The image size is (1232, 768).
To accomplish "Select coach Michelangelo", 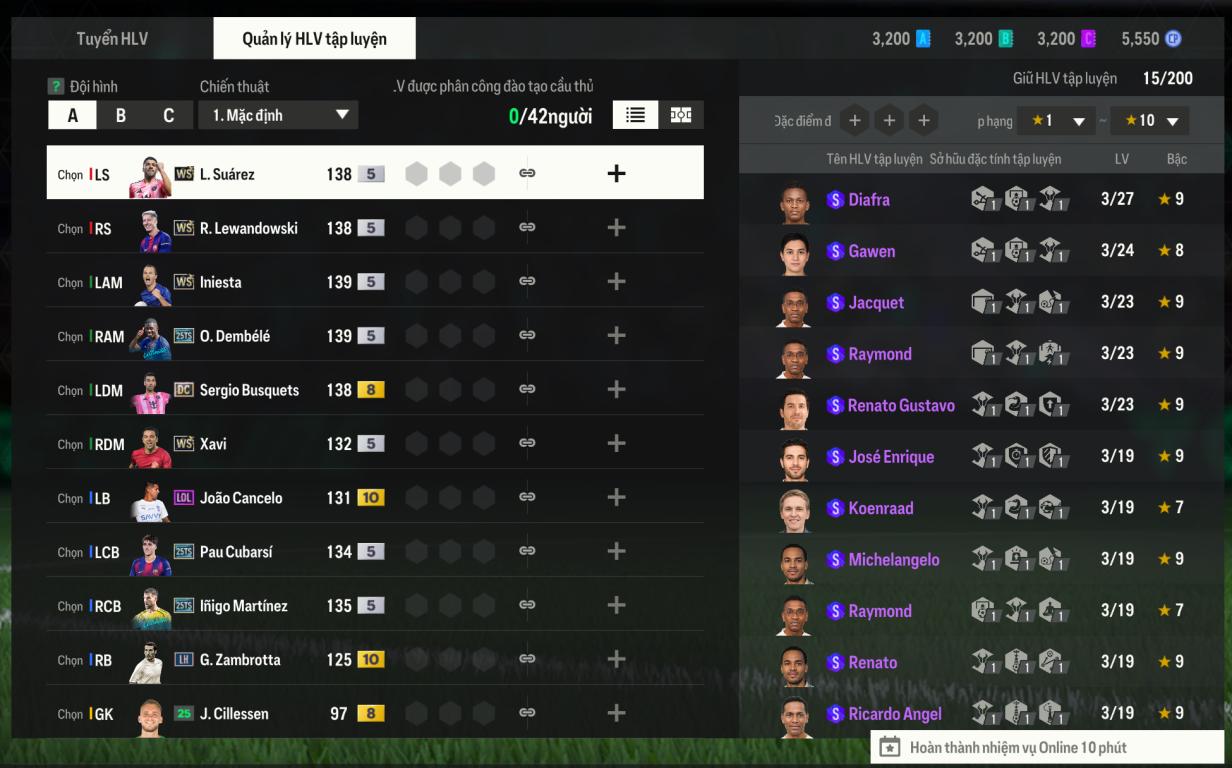I will coord(893,559).
